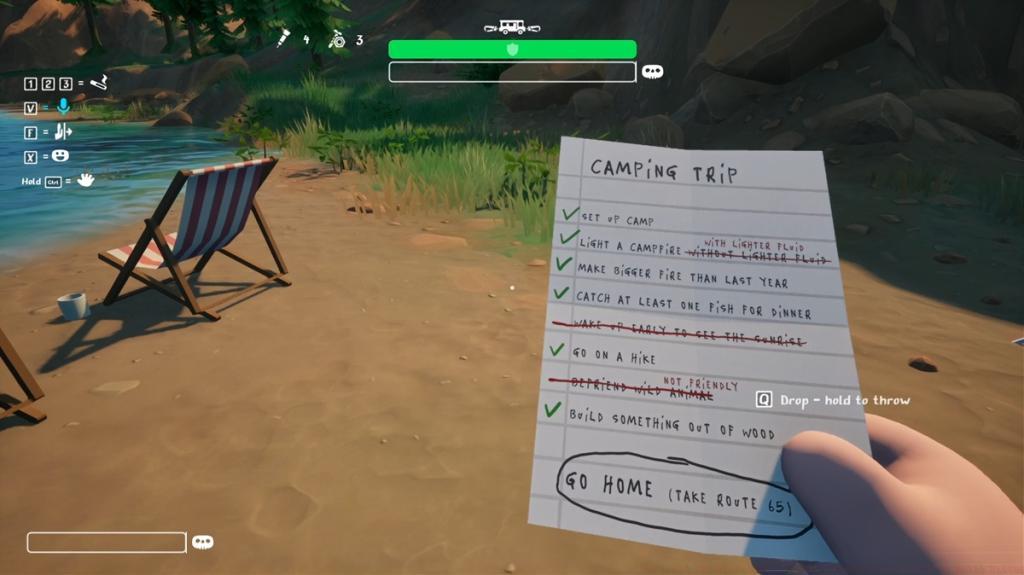
Task: Click the syringe item icon
Action: tap(284, 40)
